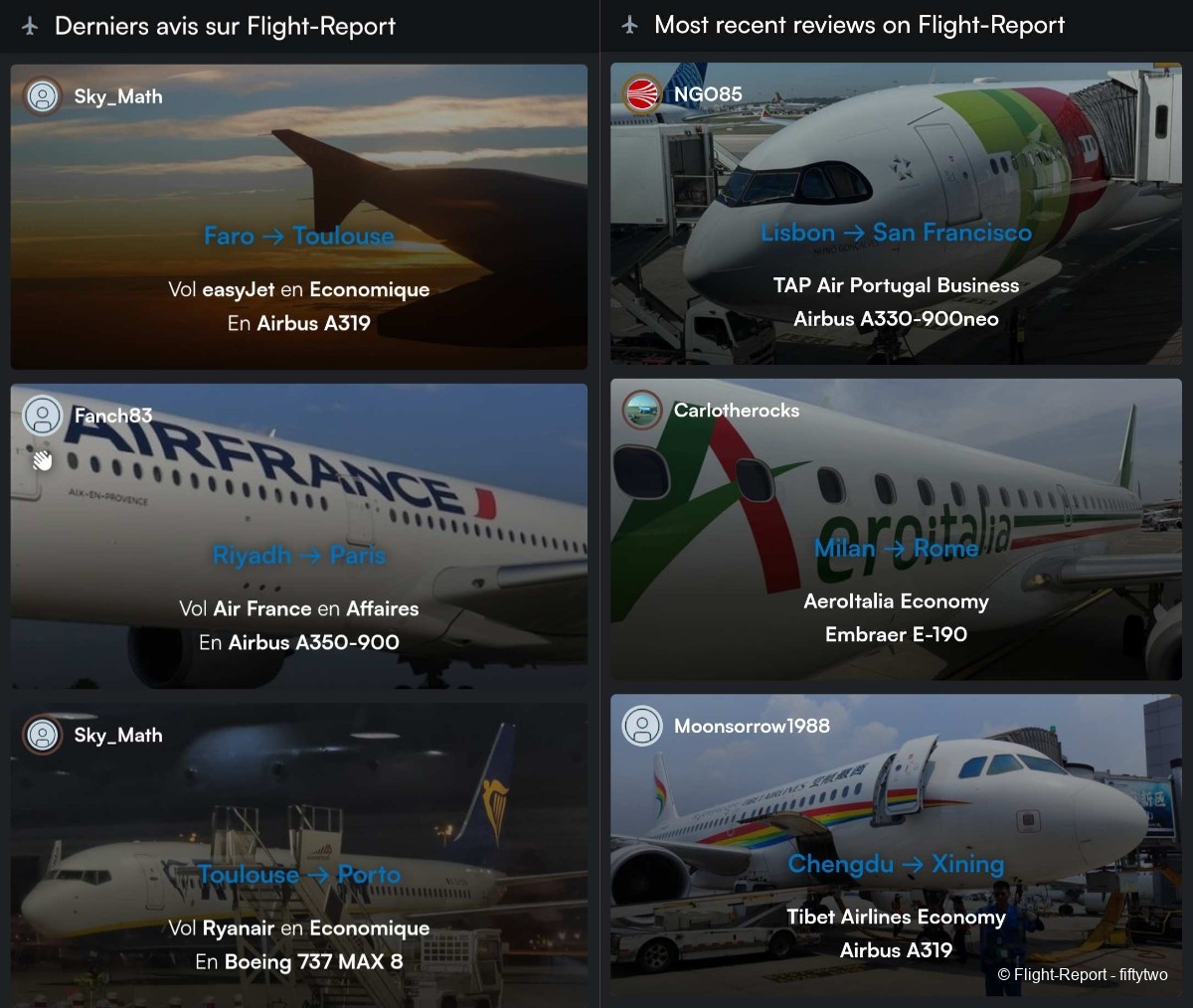This screenshot has width=1193, height=1008.
Task: Click Moonsorrow1988's avatar icon
Action: click(x=642, y=726)
